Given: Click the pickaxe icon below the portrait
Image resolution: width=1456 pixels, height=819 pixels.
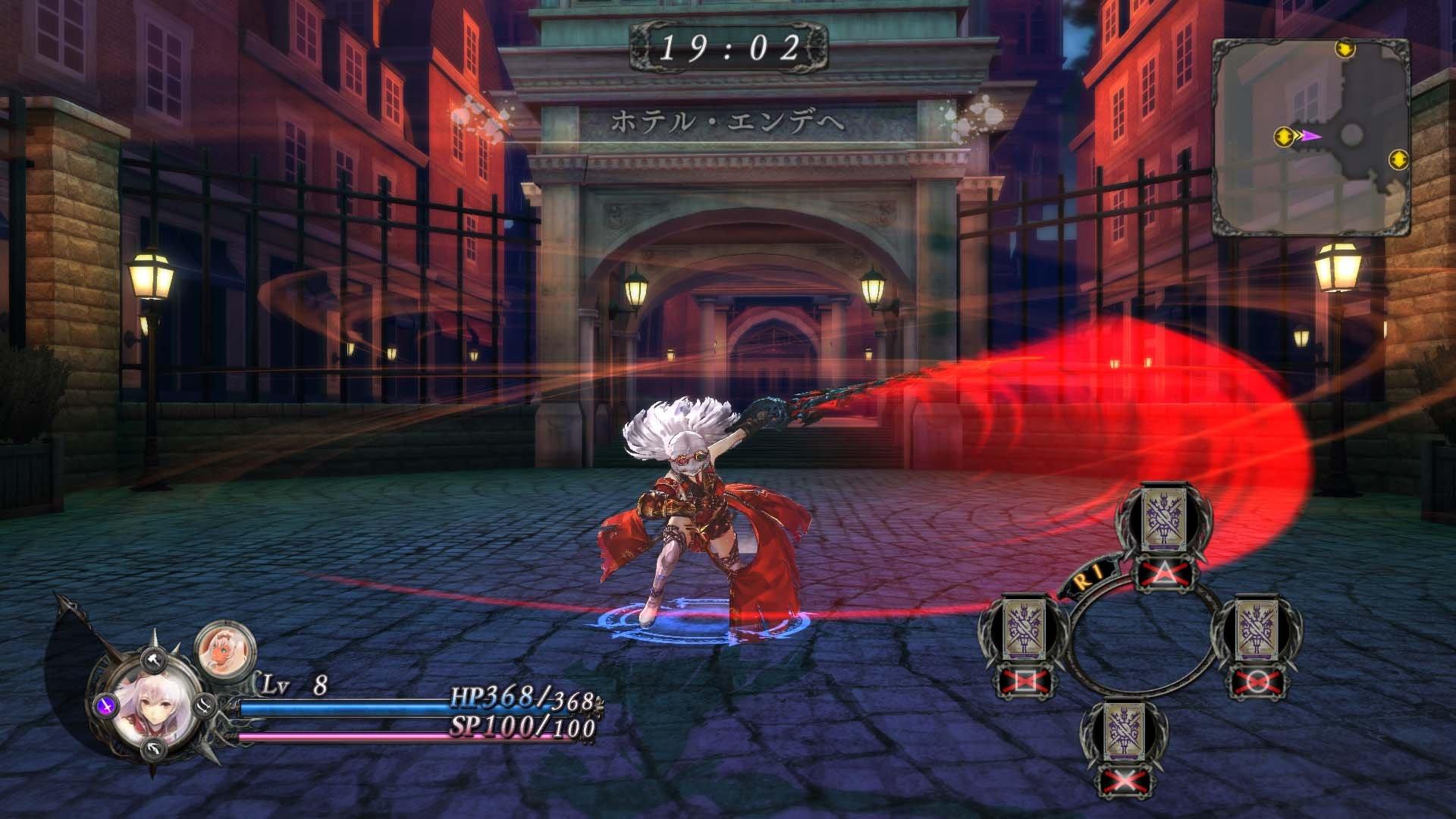Looking at the screenshot, I should [152, 748].
